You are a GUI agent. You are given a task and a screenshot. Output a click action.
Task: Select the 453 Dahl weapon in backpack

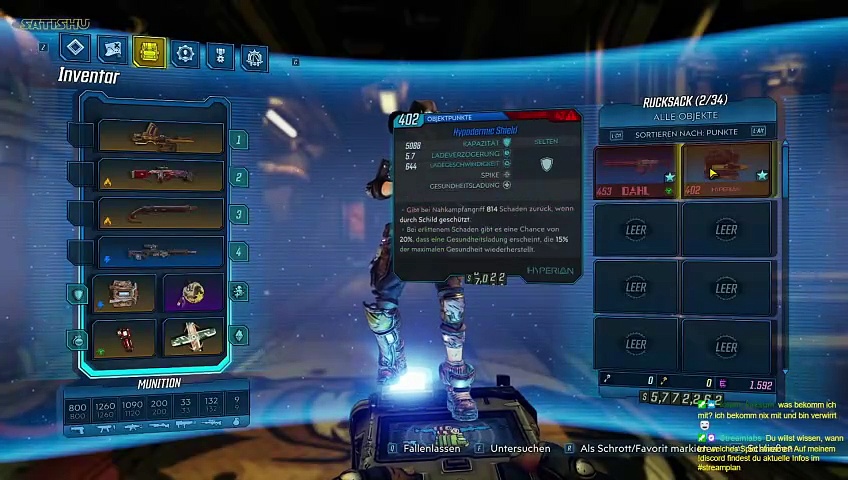click(x=636, y=171)
